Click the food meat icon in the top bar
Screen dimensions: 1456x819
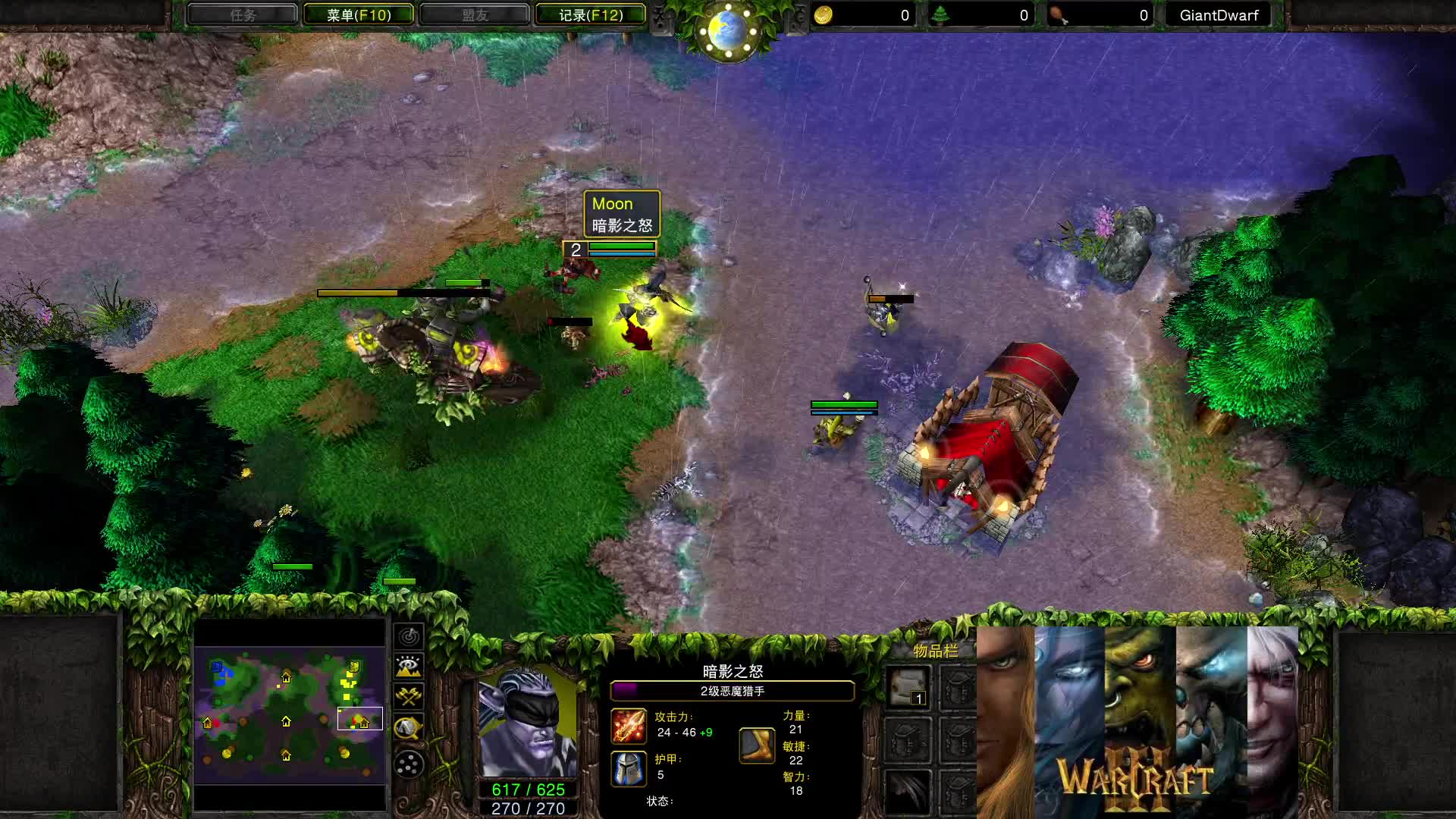(x=1059, y=14)
